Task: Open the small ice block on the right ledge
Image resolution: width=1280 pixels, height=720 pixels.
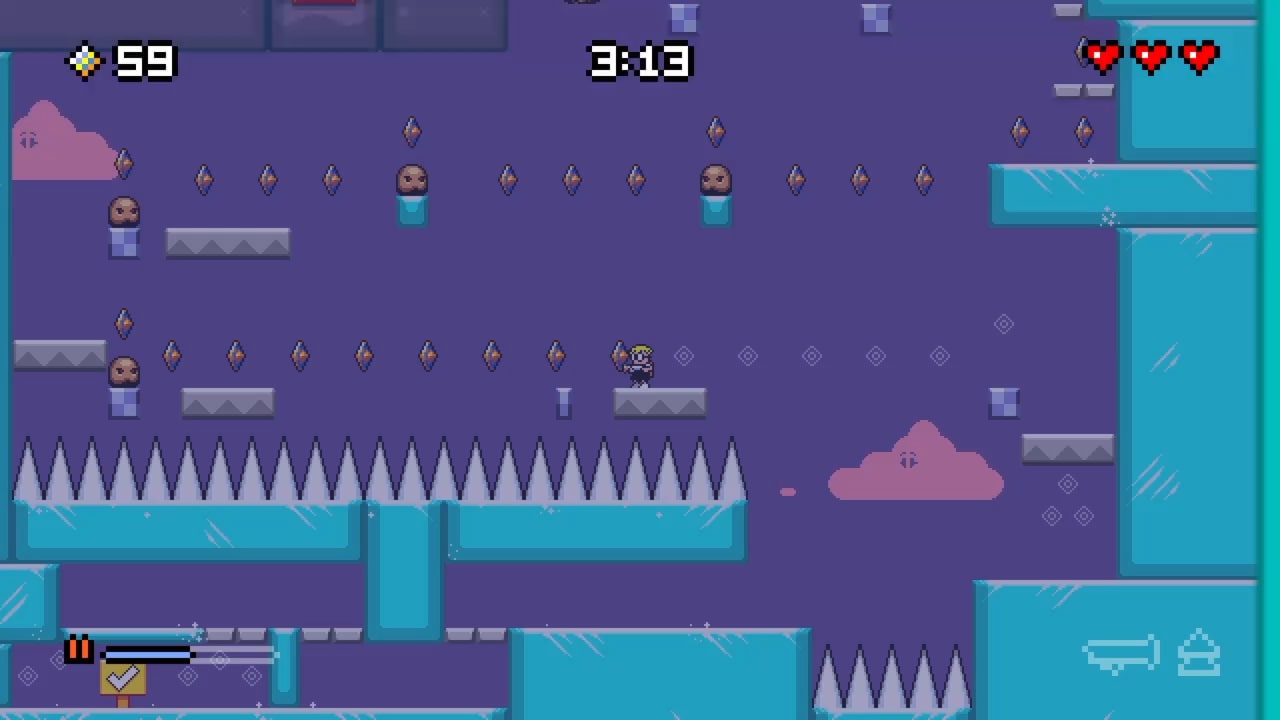Action: (1004, 402)
